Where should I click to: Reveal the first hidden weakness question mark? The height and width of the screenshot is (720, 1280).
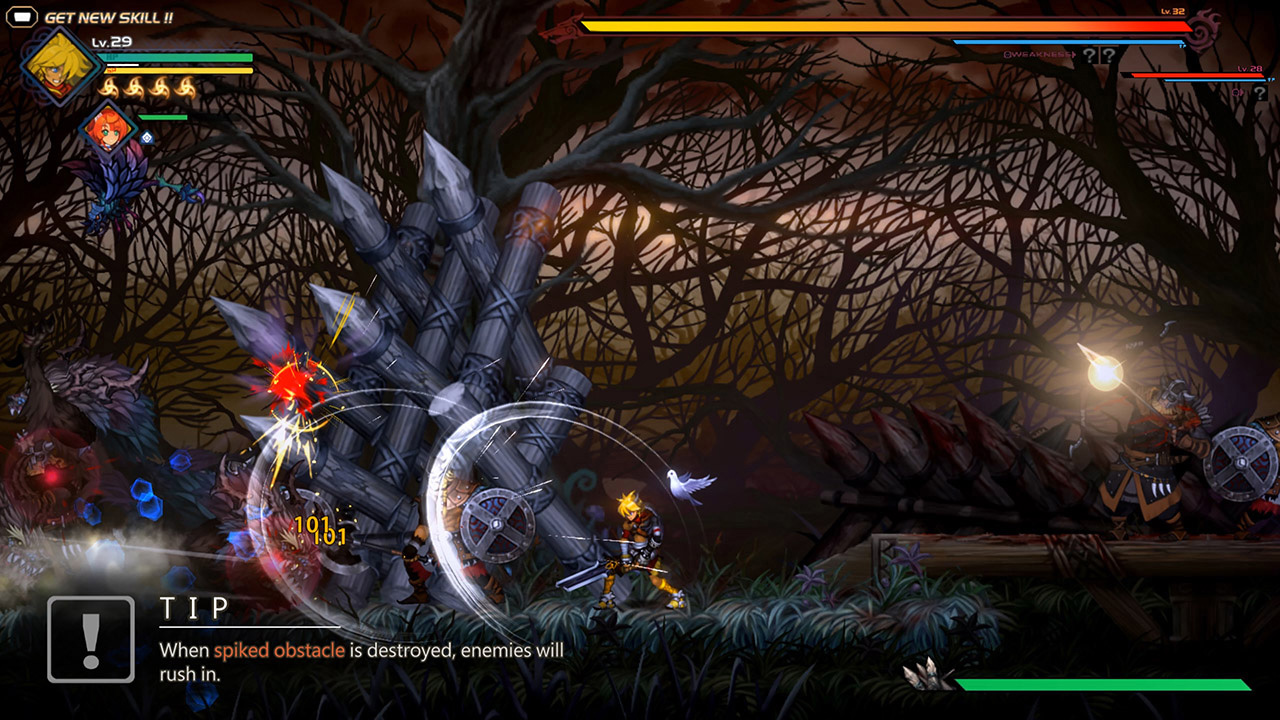1090,56
